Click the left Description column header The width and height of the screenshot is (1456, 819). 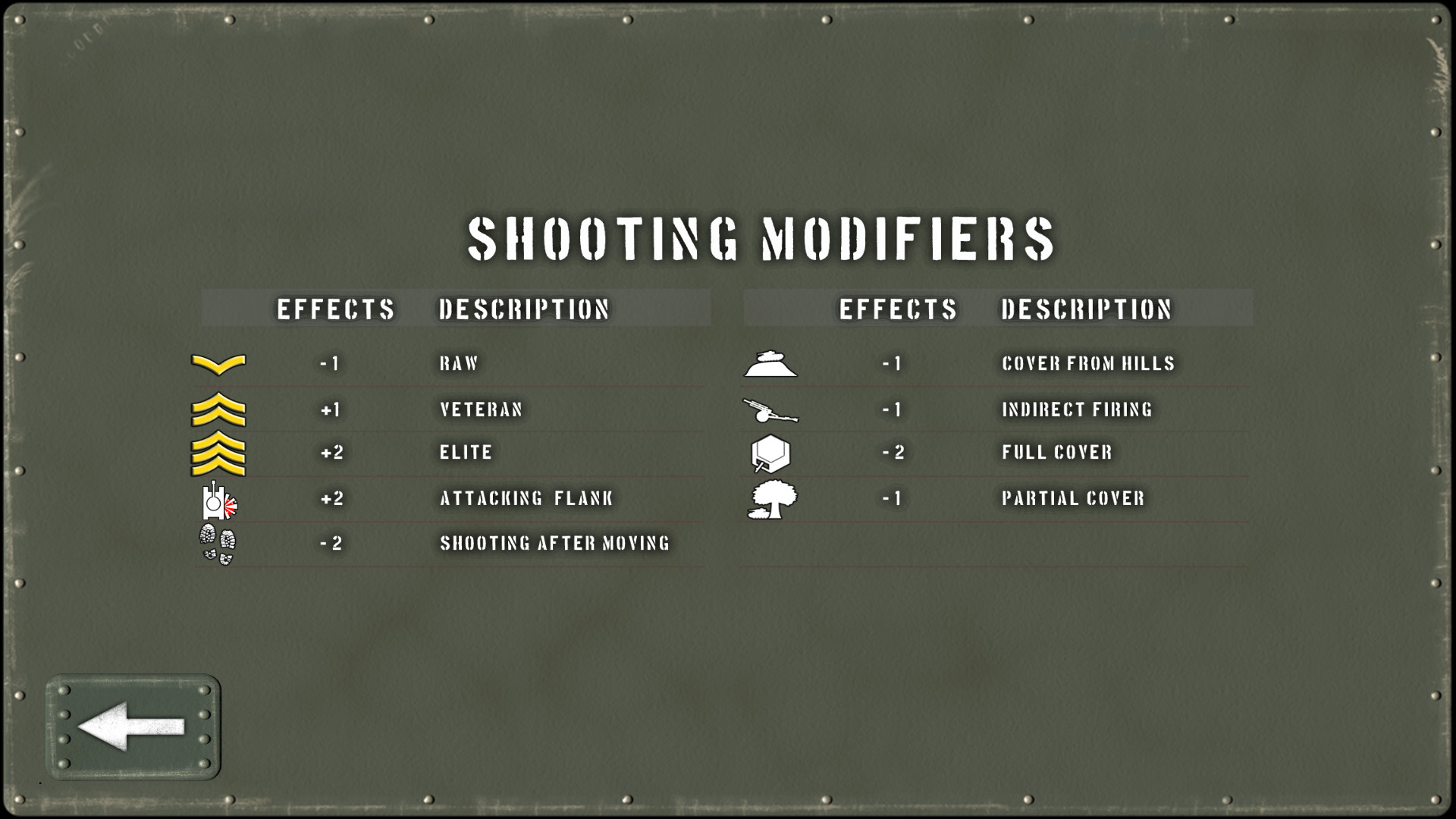(524, 309)
